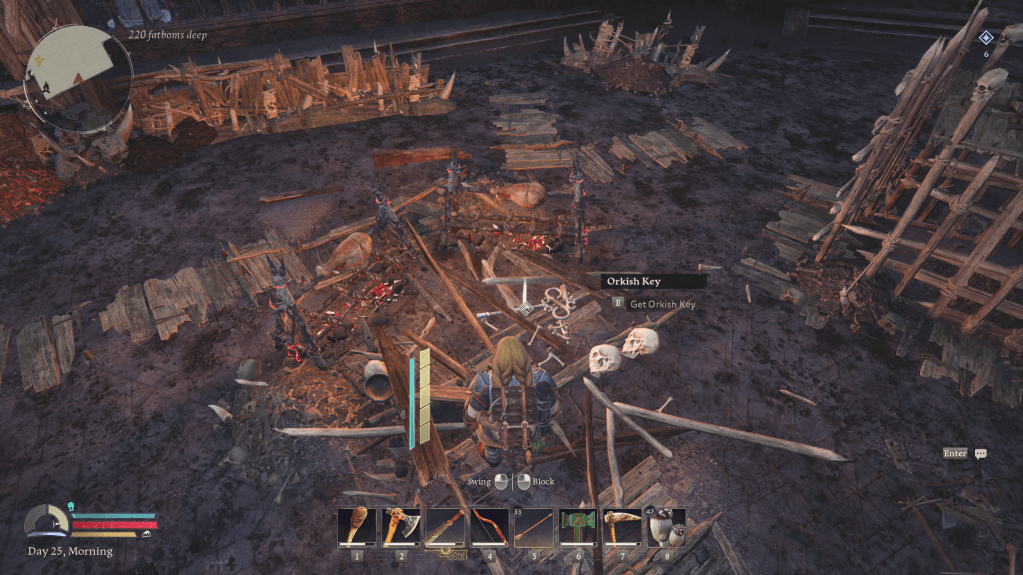Screen dimensions: 1023x575
Task: Select the wooden club in hotbar slot 1
Action: tap(357, 527)
